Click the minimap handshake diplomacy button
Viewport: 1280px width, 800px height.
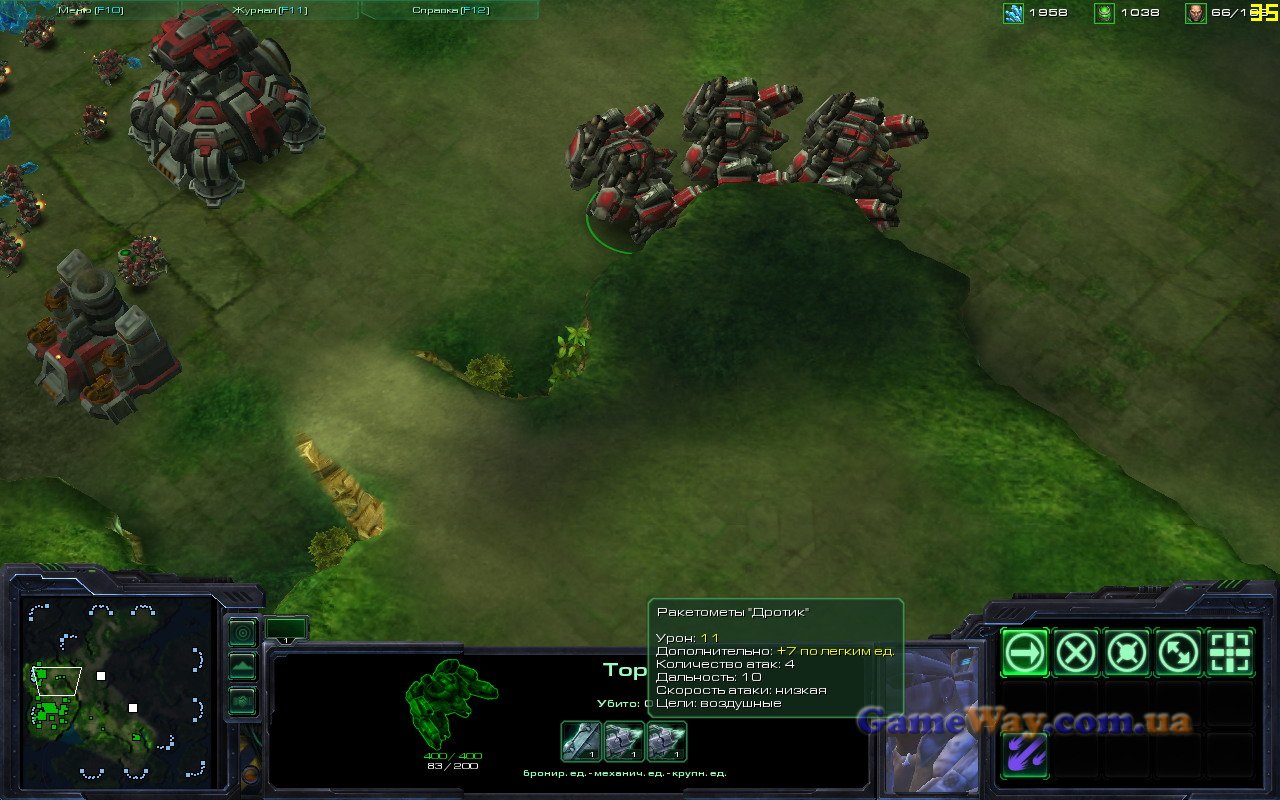[x=242, y=701]
